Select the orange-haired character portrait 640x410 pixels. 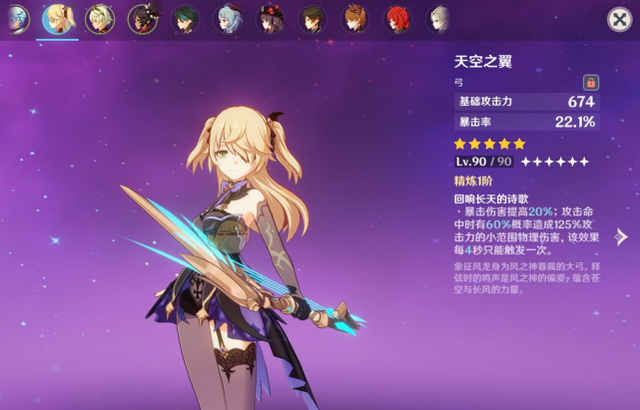(355, 18)
